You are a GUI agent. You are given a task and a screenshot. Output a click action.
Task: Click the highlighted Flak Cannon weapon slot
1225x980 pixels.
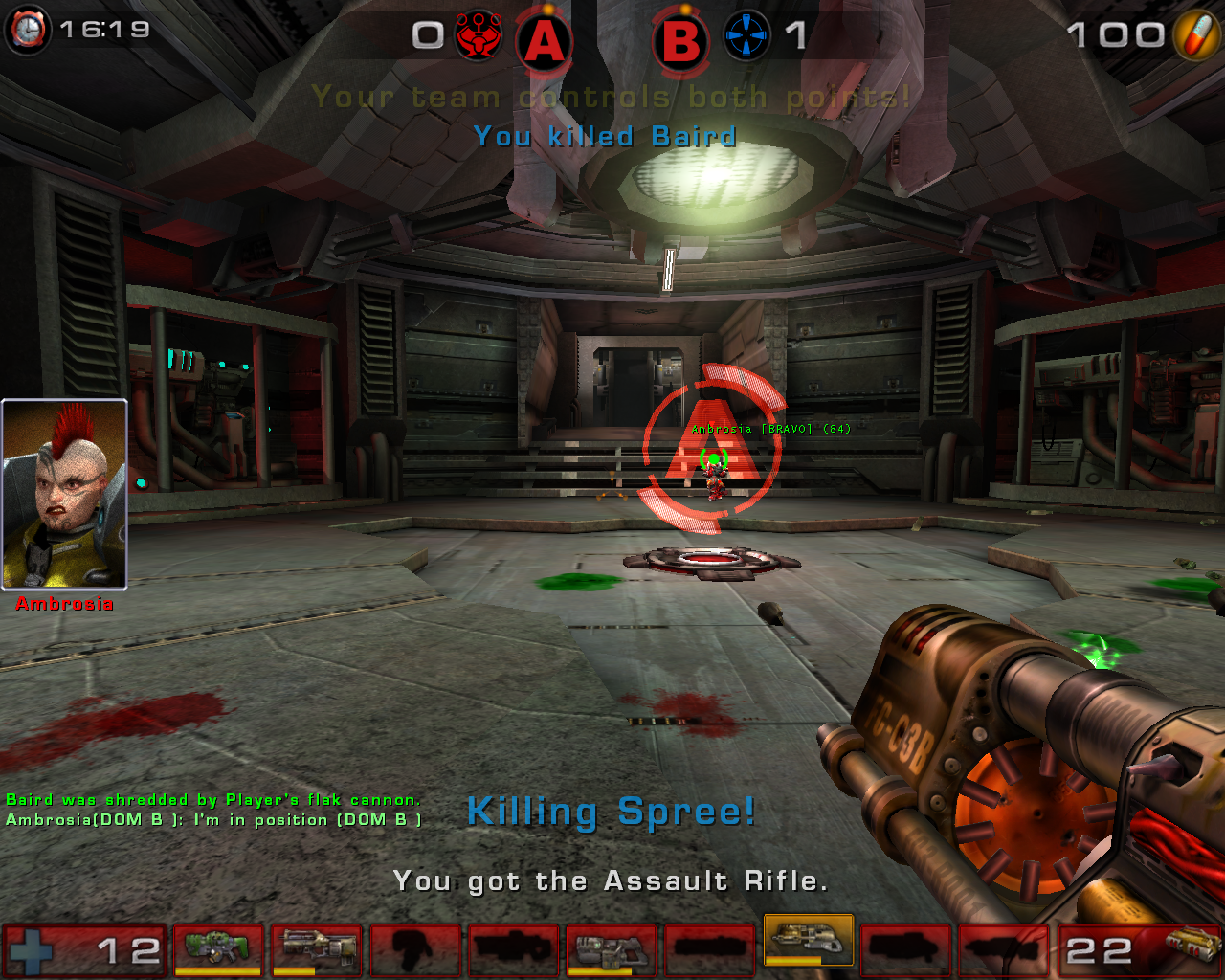tap(809, 941)
